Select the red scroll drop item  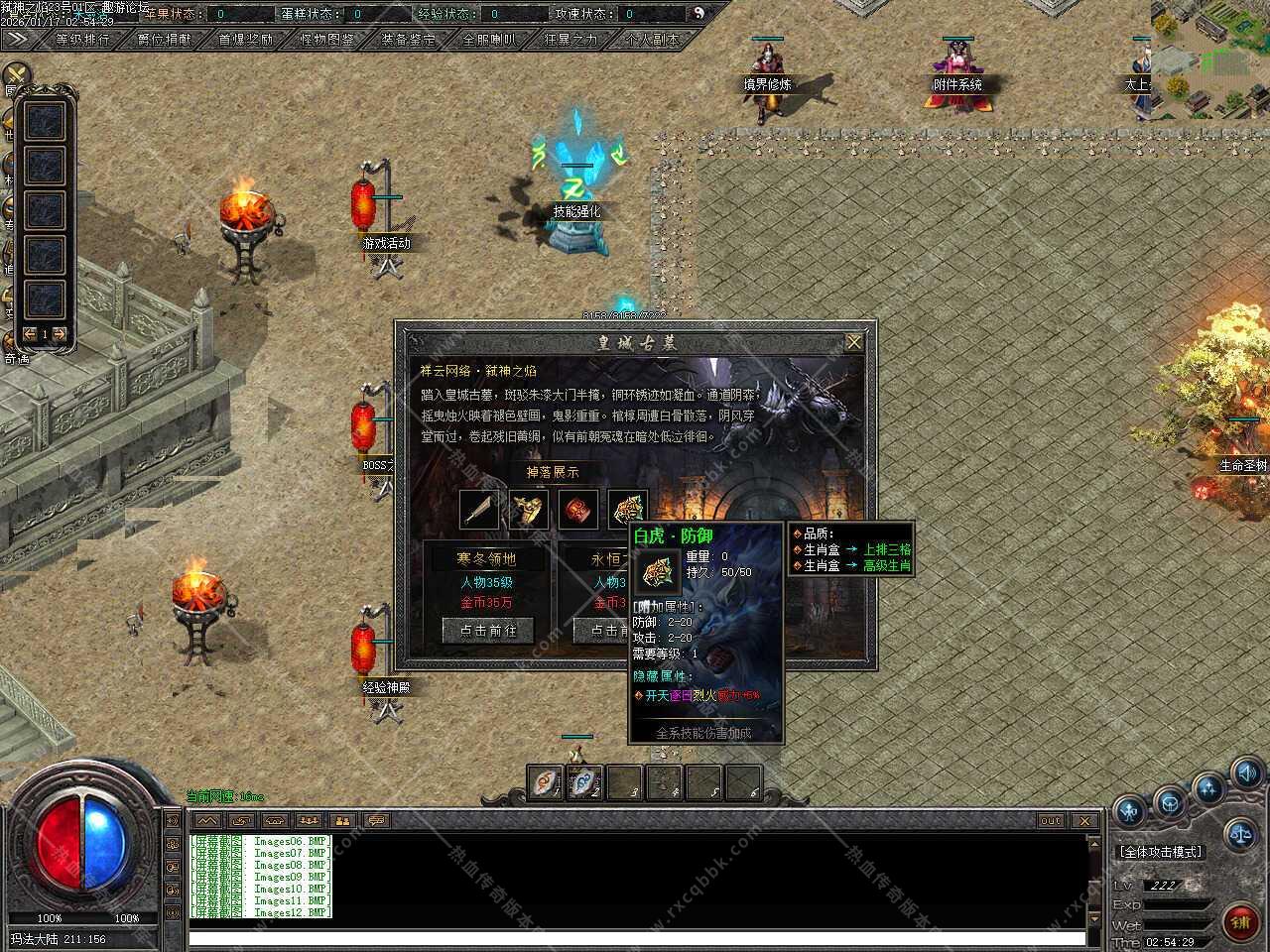click(578, 510)
